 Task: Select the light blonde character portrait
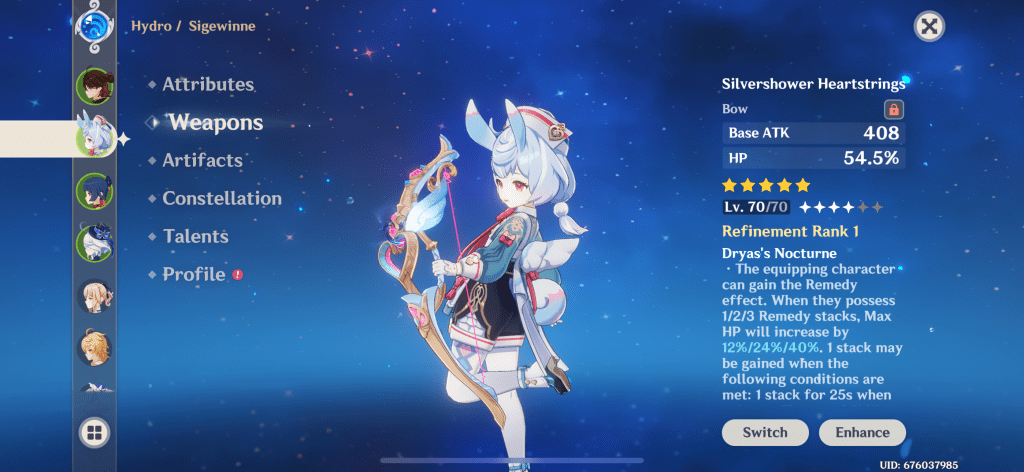(94, 296)
